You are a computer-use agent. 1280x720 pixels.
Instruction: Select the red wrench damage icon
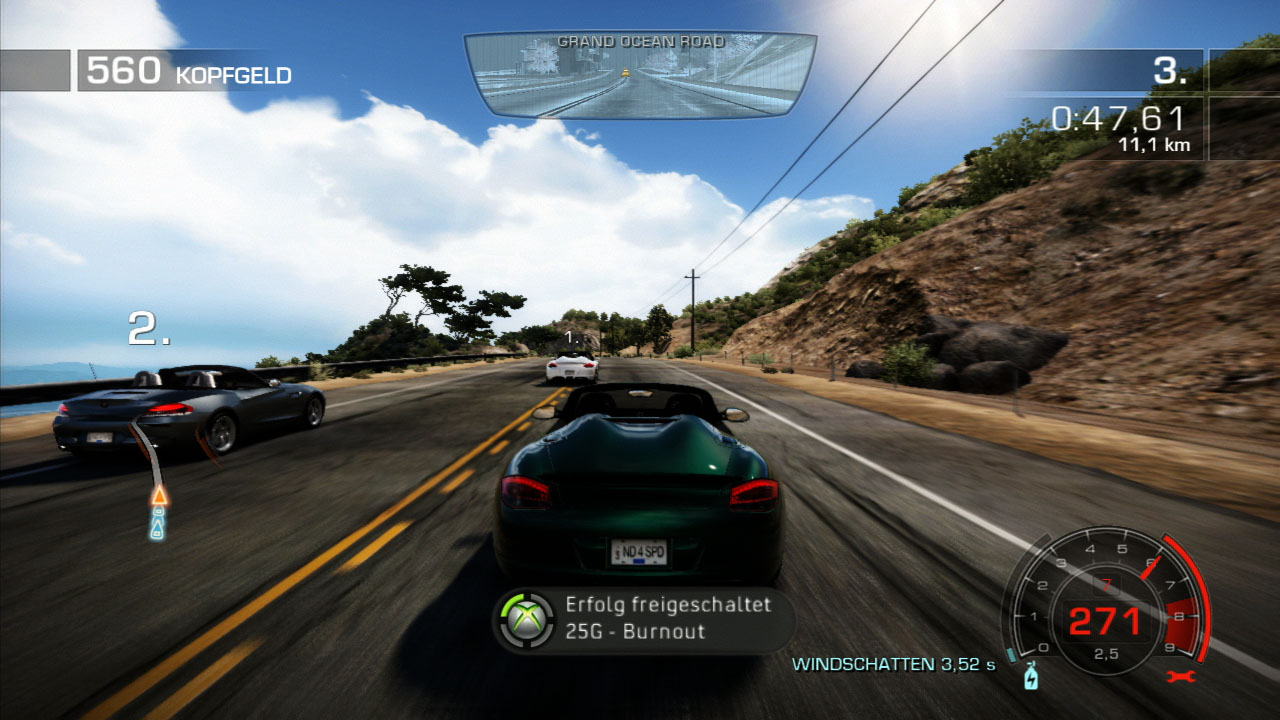point(1182,676)
